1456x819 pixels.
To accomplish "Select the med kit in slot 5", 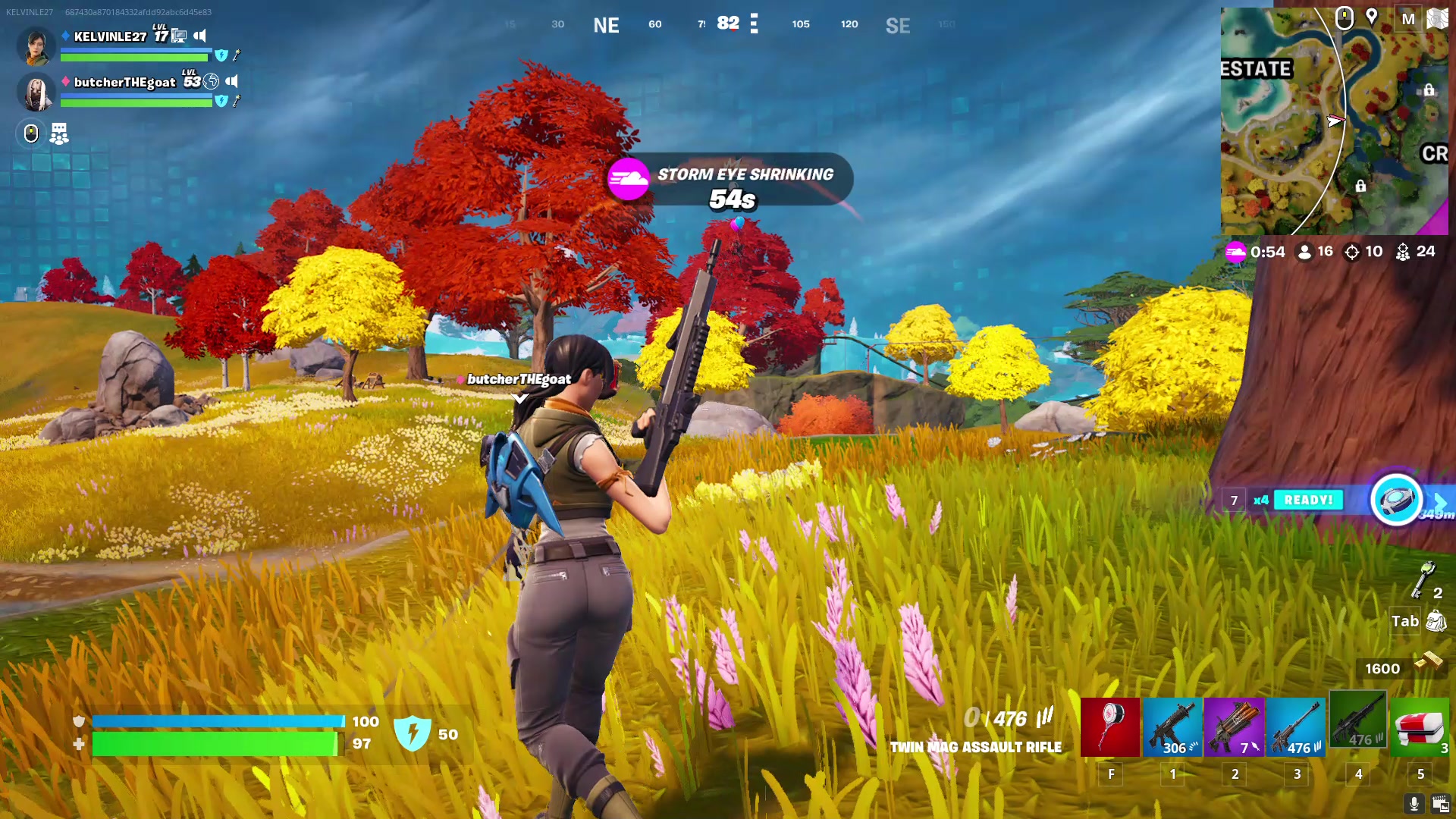I will [x=1420, y=726].
